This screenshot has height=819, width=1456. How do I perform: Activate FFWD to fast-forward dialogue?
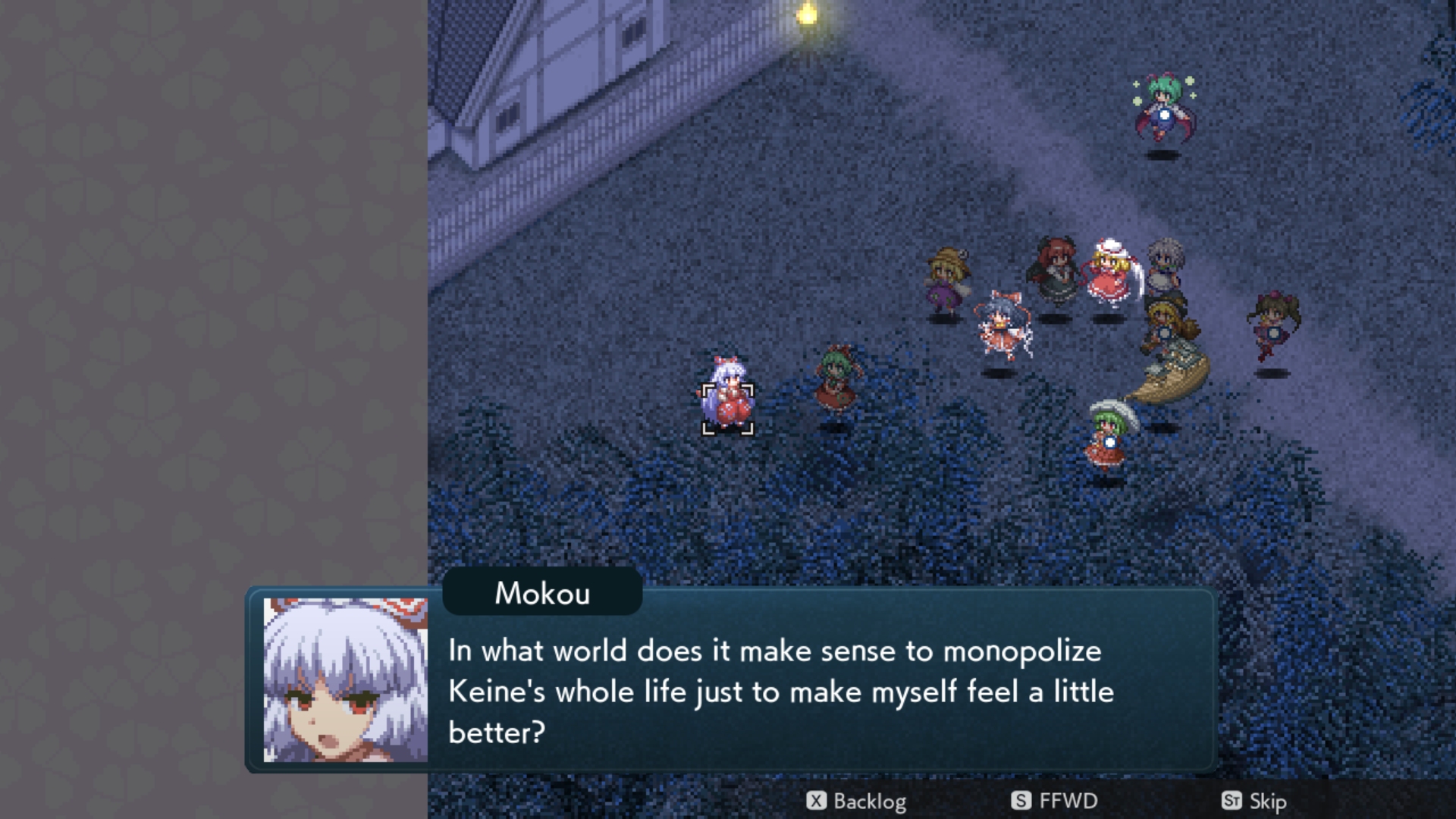pyautogui.click(x=1054, y=801)
